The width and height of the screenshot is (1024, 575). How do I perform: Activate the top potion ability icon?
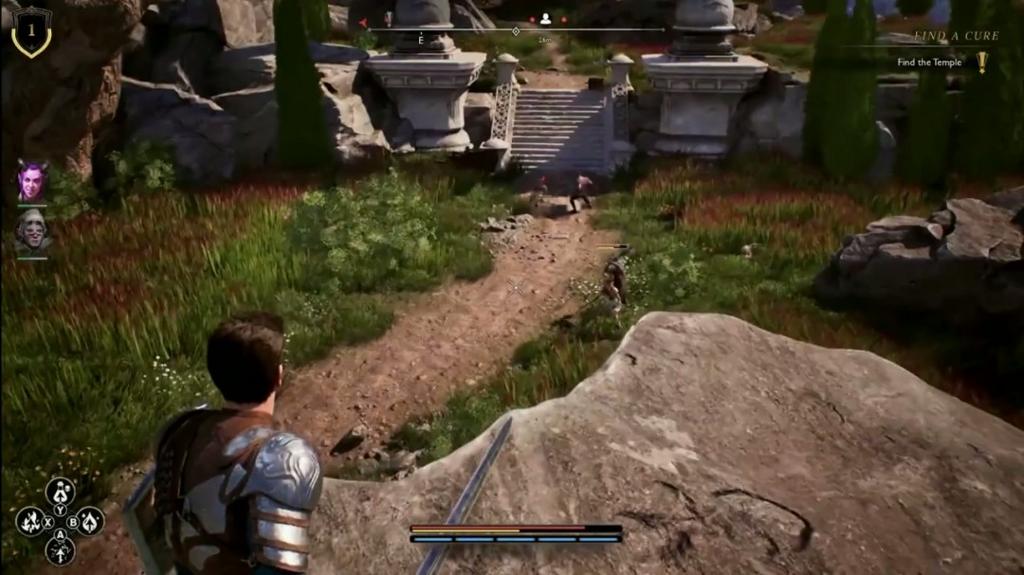point(60,491)
